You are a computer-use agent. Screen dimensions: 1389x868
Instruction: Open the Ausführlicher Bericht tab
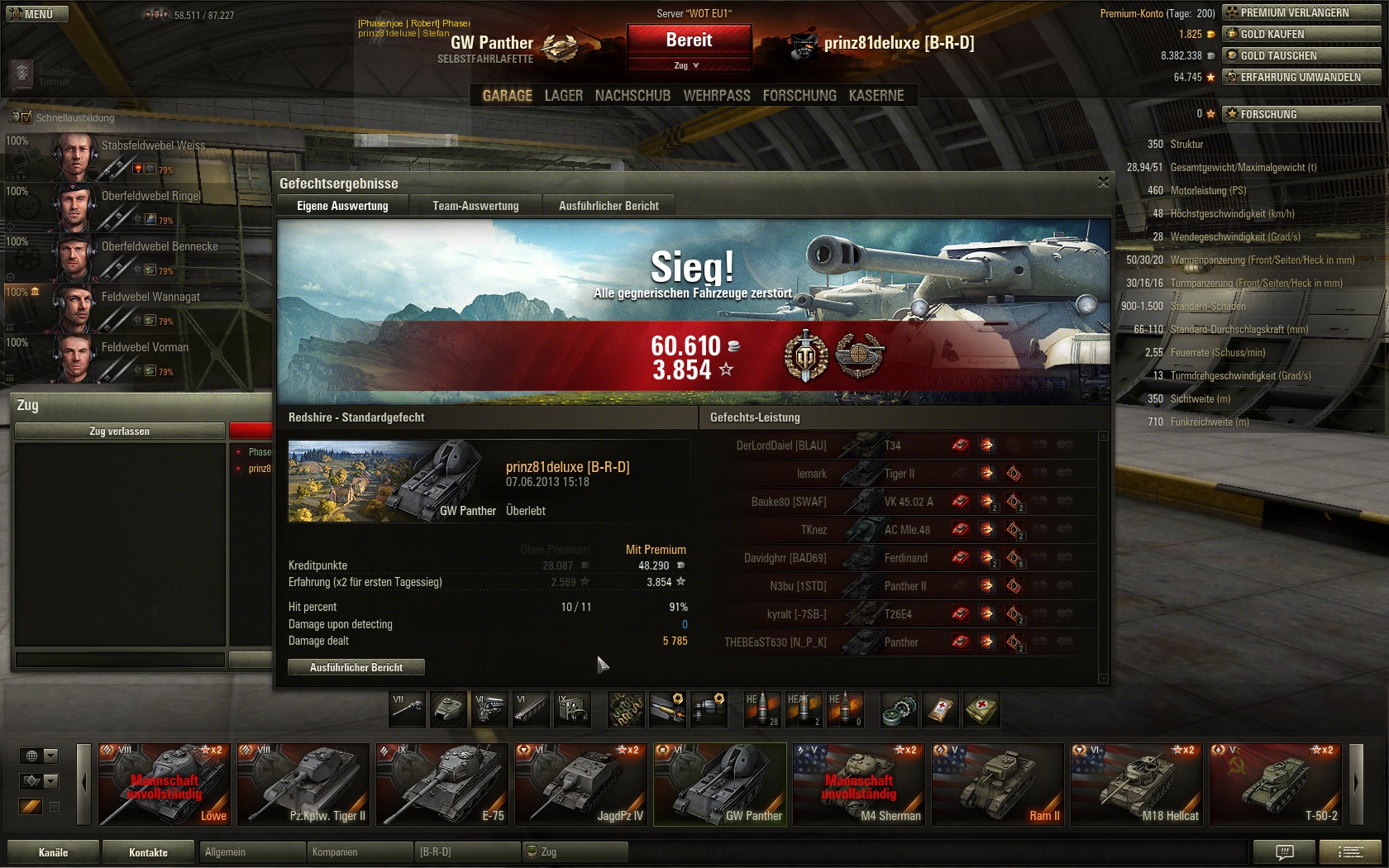pyautogui.click(x=609, y=206)
